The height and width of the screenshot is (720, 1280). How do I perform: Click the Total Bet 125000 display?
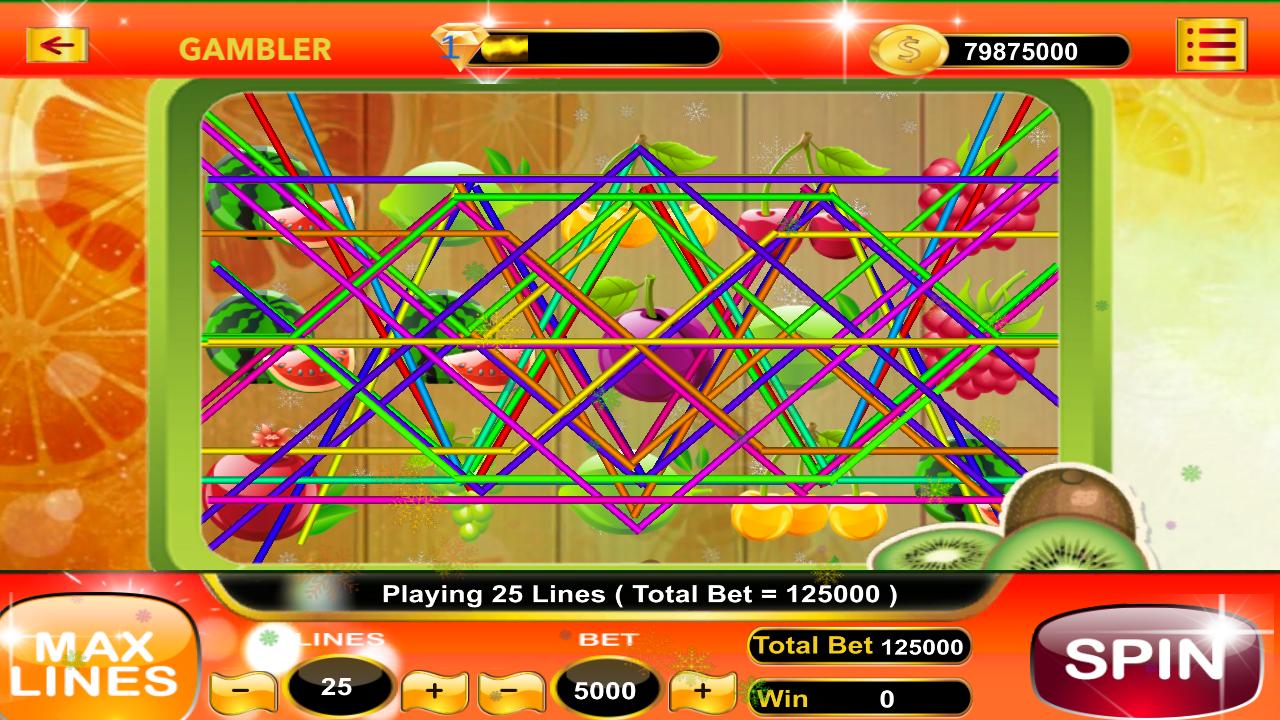pos(858,646)
